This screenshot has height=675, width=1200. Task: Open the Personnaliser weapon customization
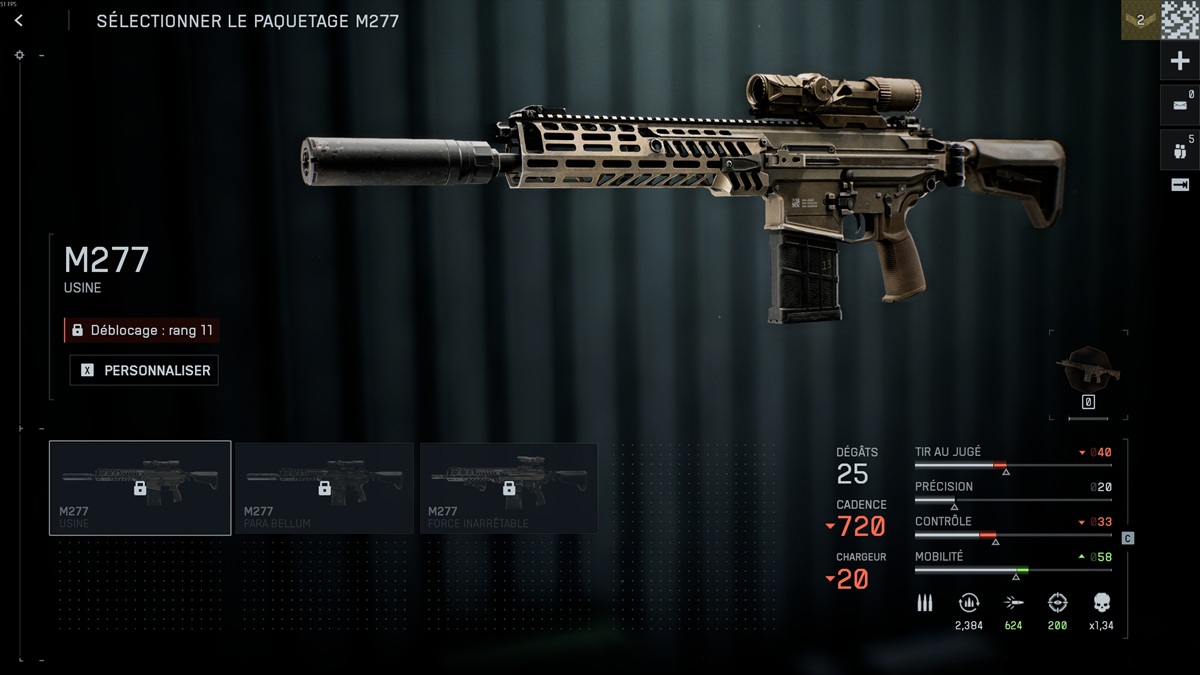145,370
